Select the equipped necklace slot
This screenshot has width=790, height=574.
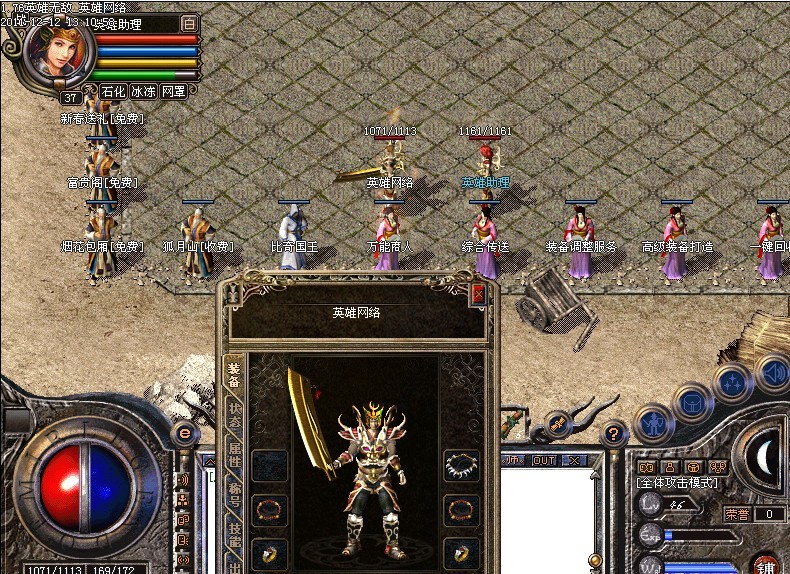click(461, 465)
